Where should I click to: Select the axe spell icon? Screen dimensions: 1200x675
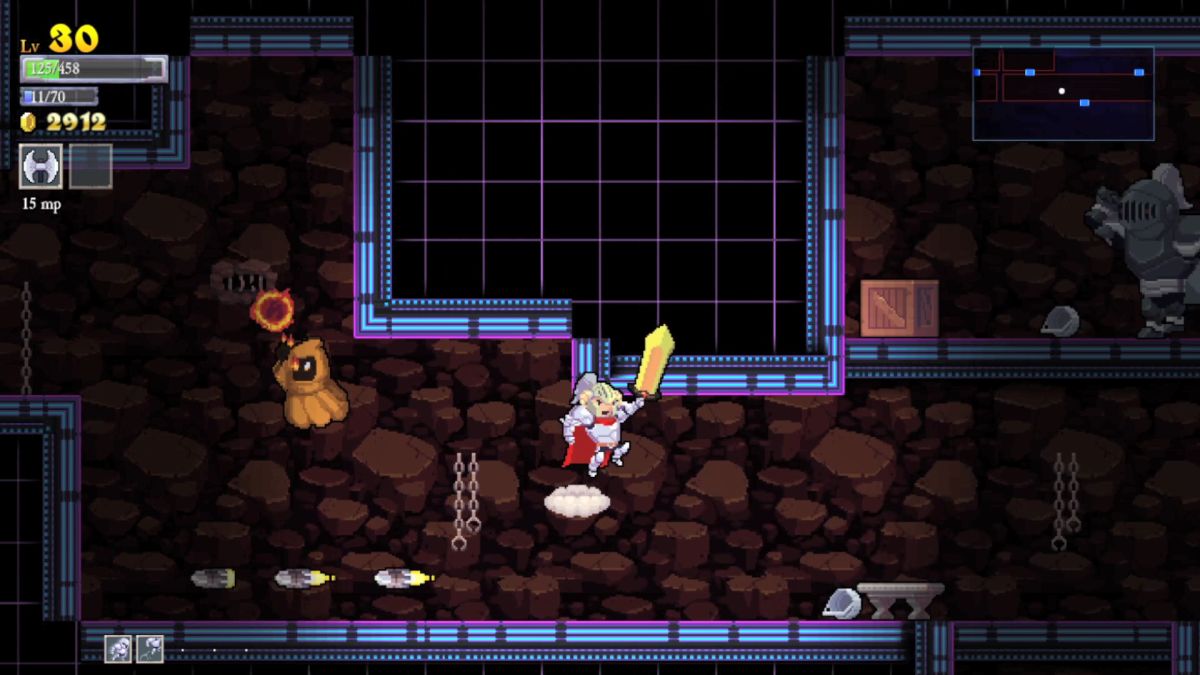(x=41, y=166)
